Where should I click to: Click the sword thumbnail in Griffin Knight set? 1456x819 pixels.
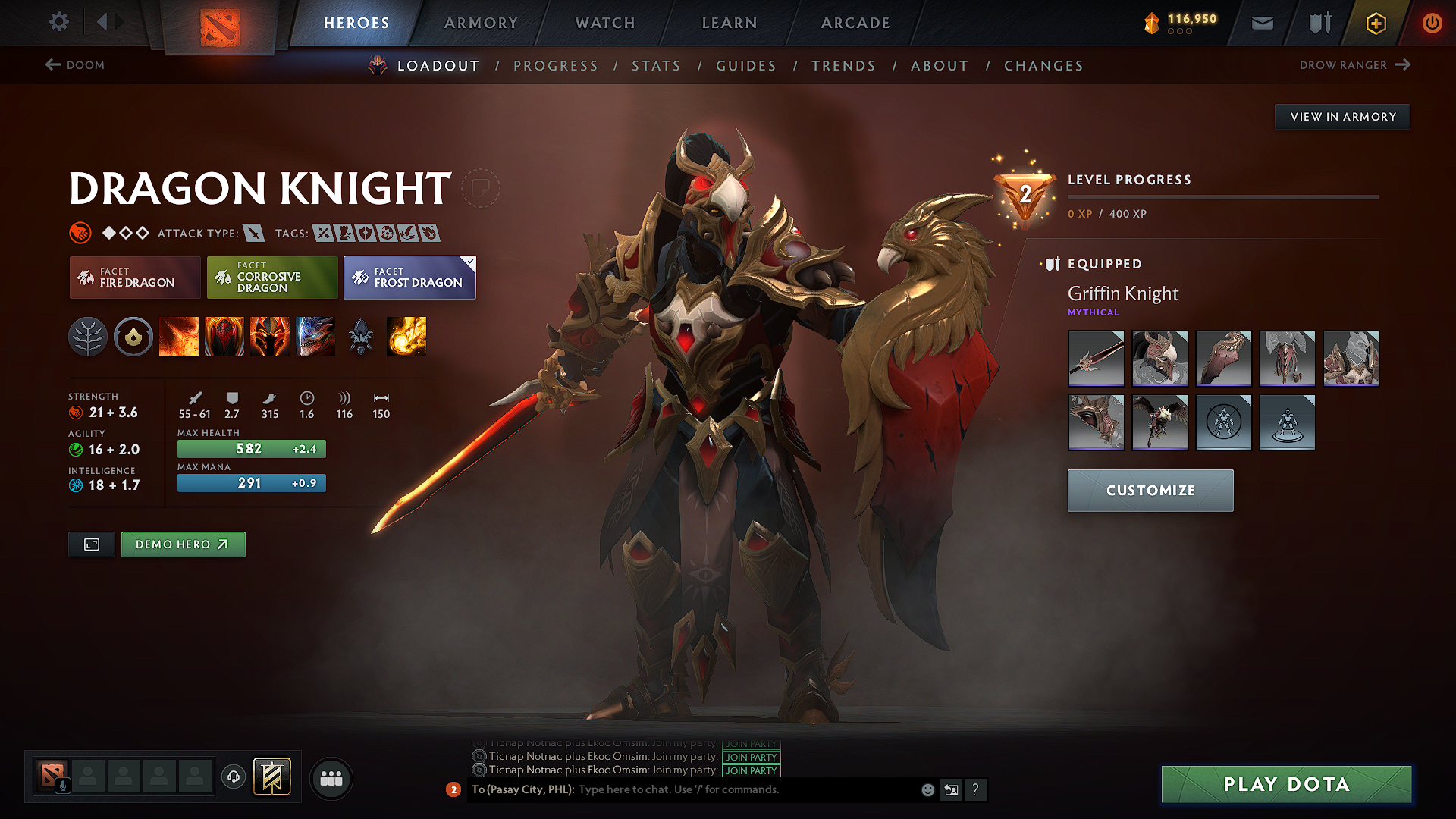[1096, 359]
